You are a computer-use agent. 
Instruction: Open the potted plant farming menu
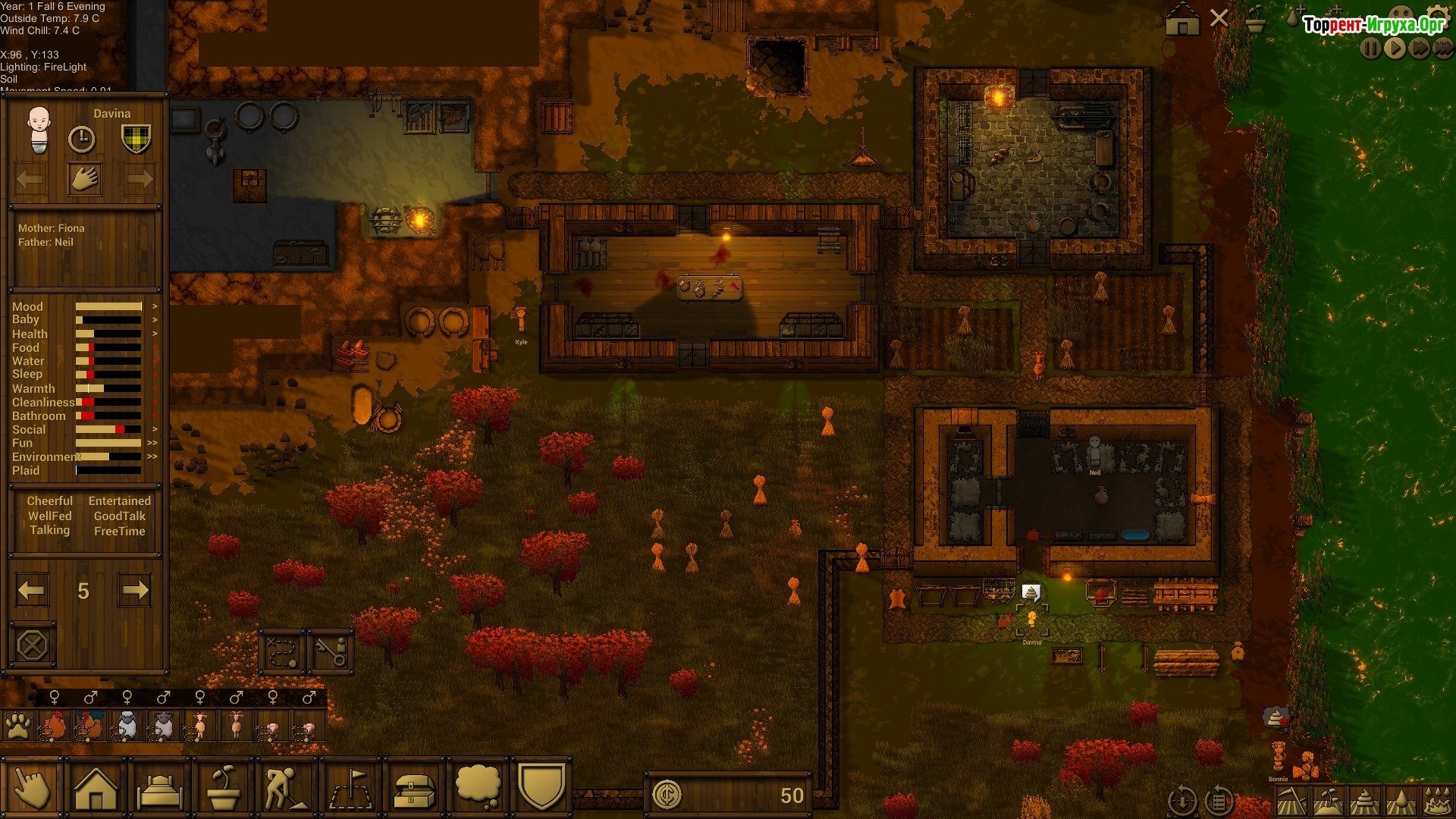pyautogui.click(x=224, y=789)
